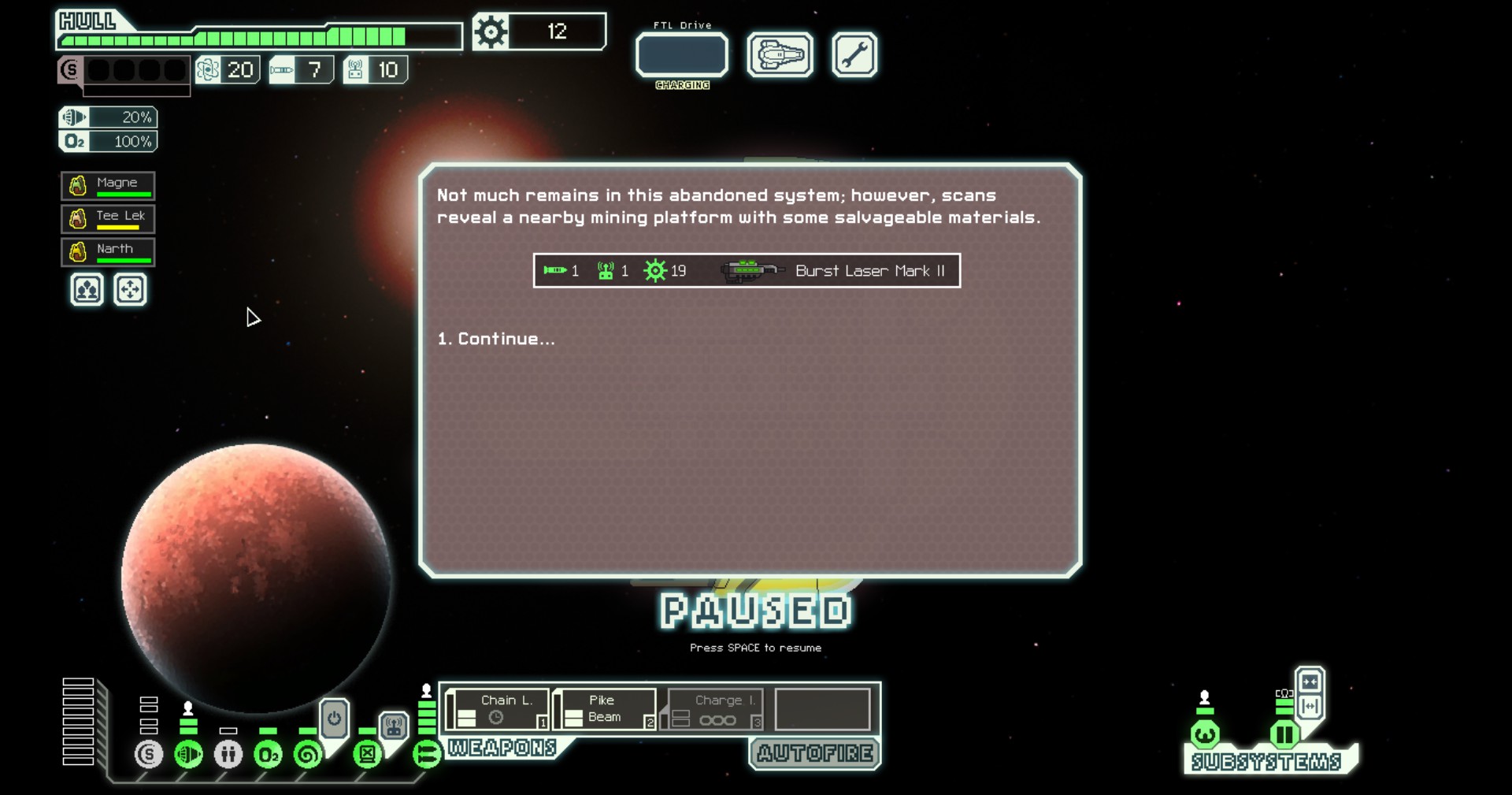Click the FTL Drive jump button
Image resolution: width=1512 pixels, height=795 pixels.
click(x=682, y=55)
